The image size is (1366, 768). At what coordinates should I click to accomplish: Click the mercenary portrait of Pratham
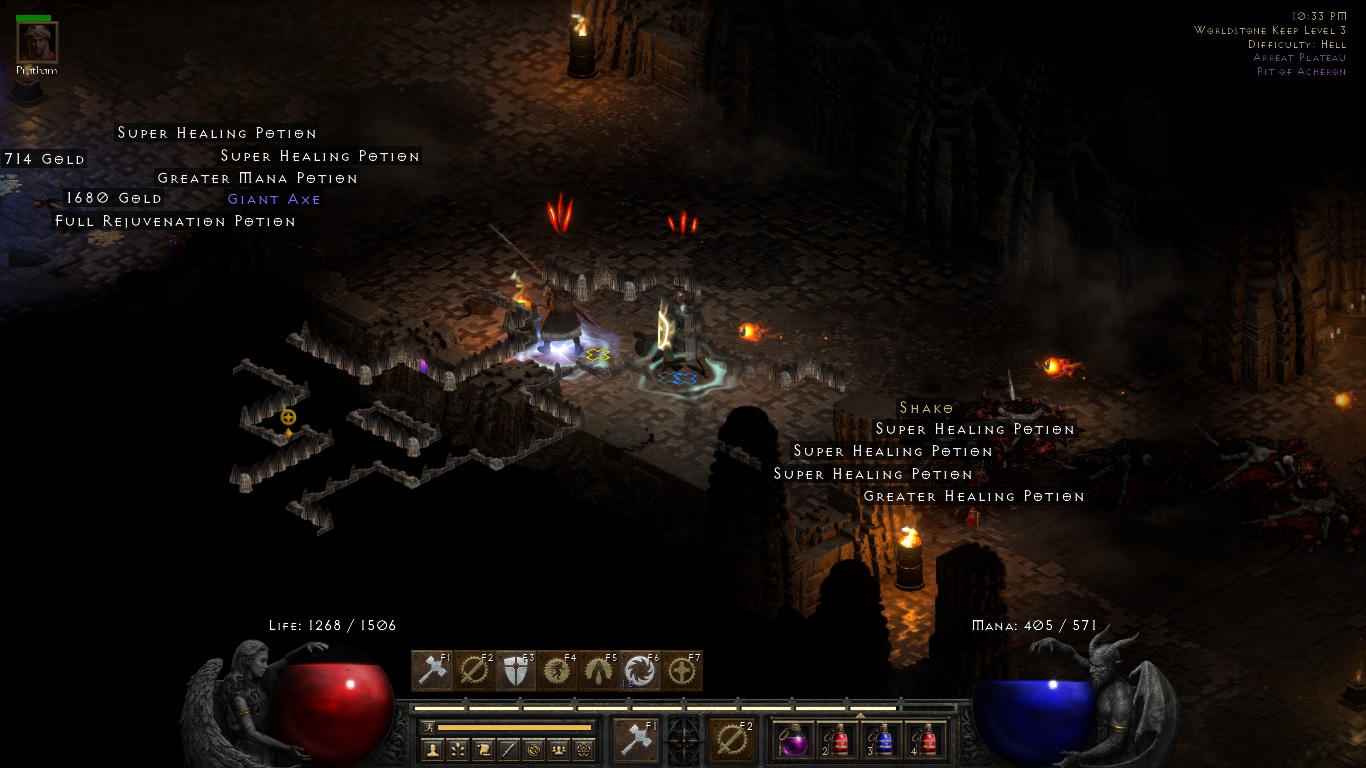(x=37, y=42)
